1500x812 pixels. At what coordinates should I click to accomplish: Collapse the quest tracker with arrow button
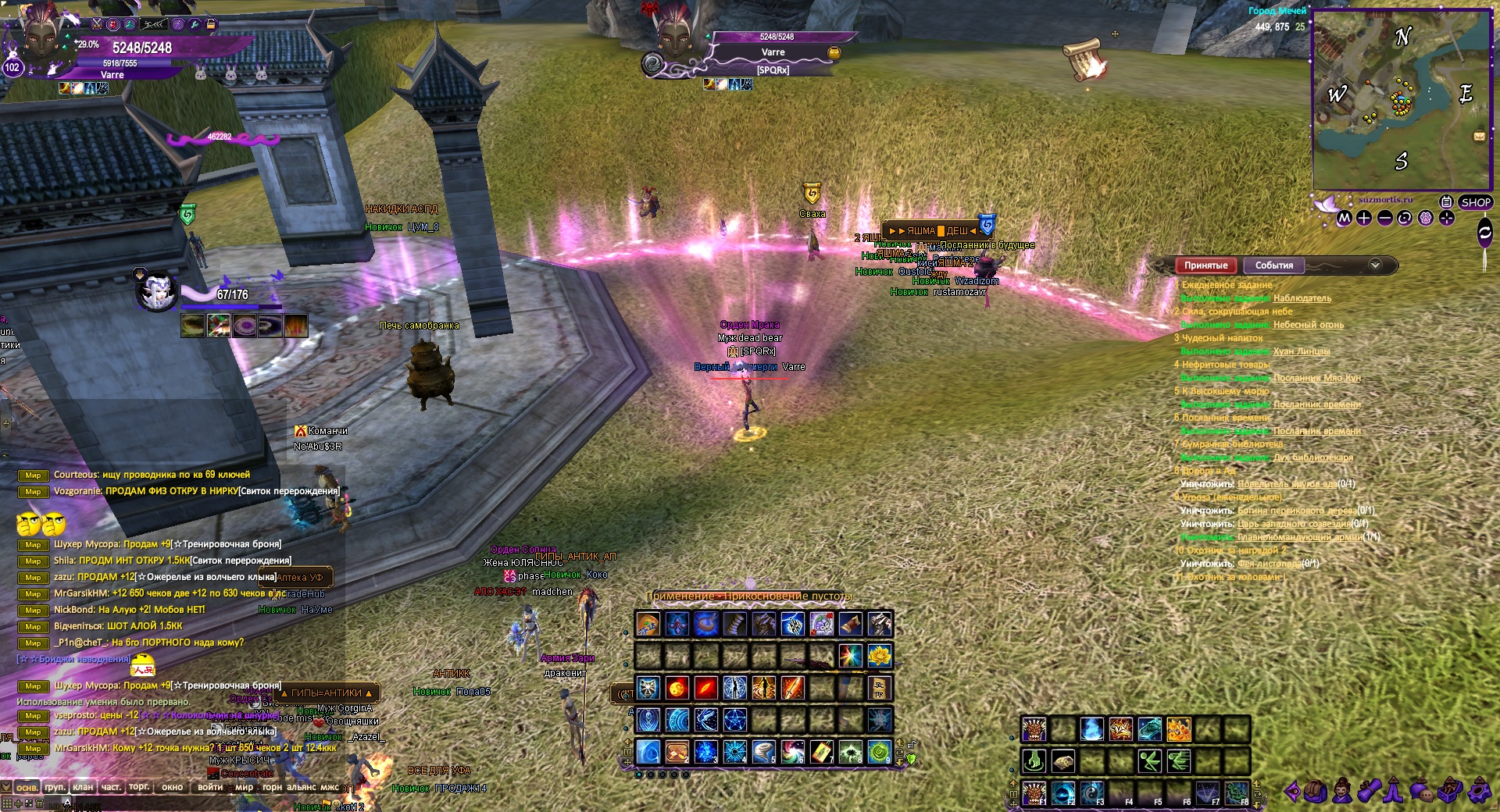[x=1375, y=265]
